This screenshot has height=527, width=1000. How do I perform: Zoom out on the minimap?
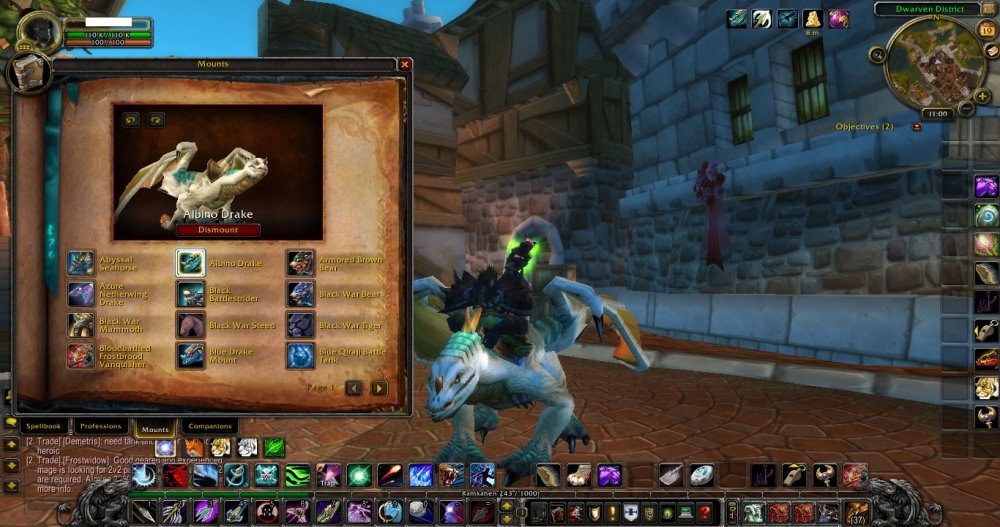[967, 109]
